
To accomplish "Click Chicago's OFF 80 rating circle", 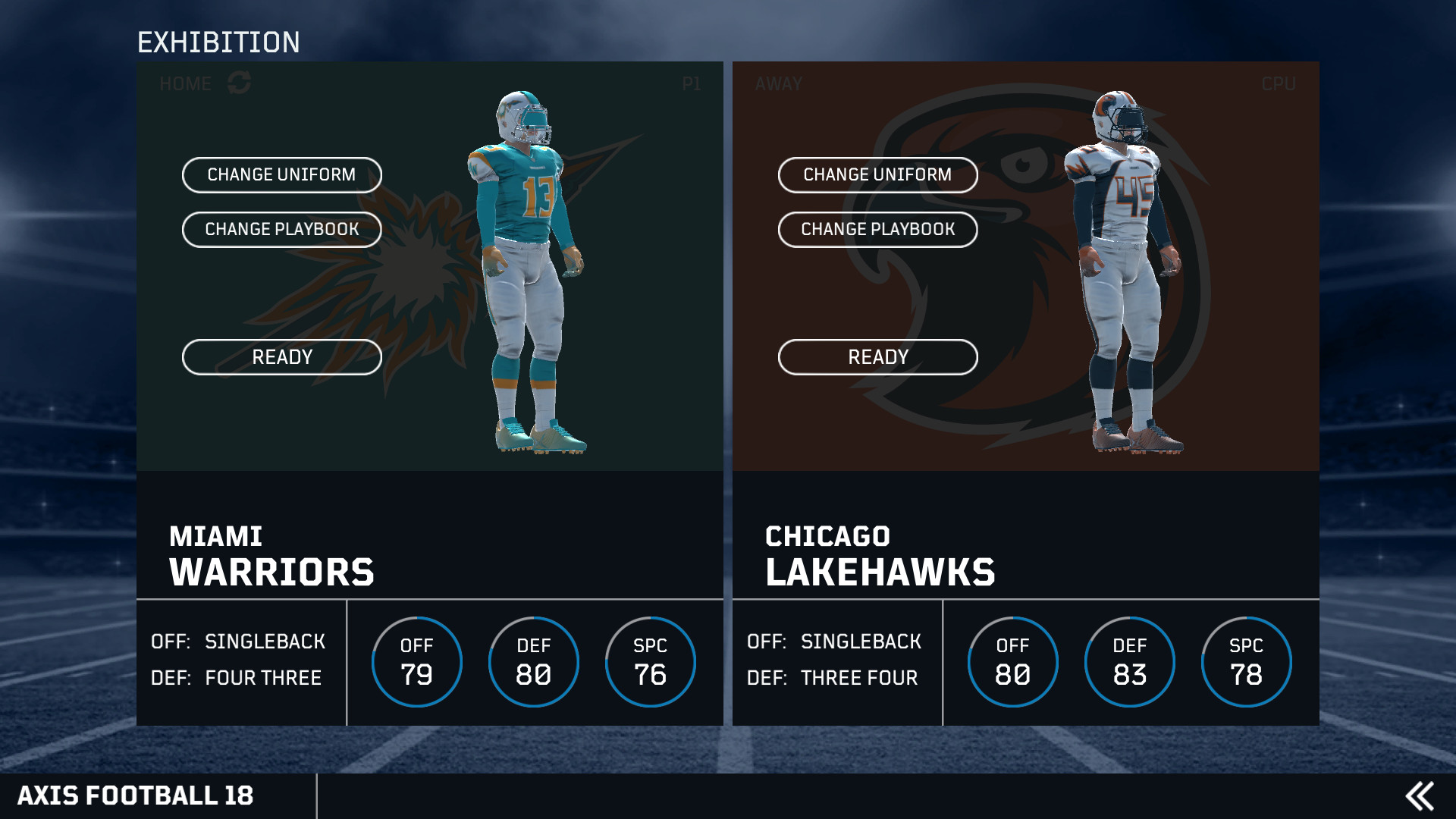I will pyautogui.click(x=1012, y=661).
